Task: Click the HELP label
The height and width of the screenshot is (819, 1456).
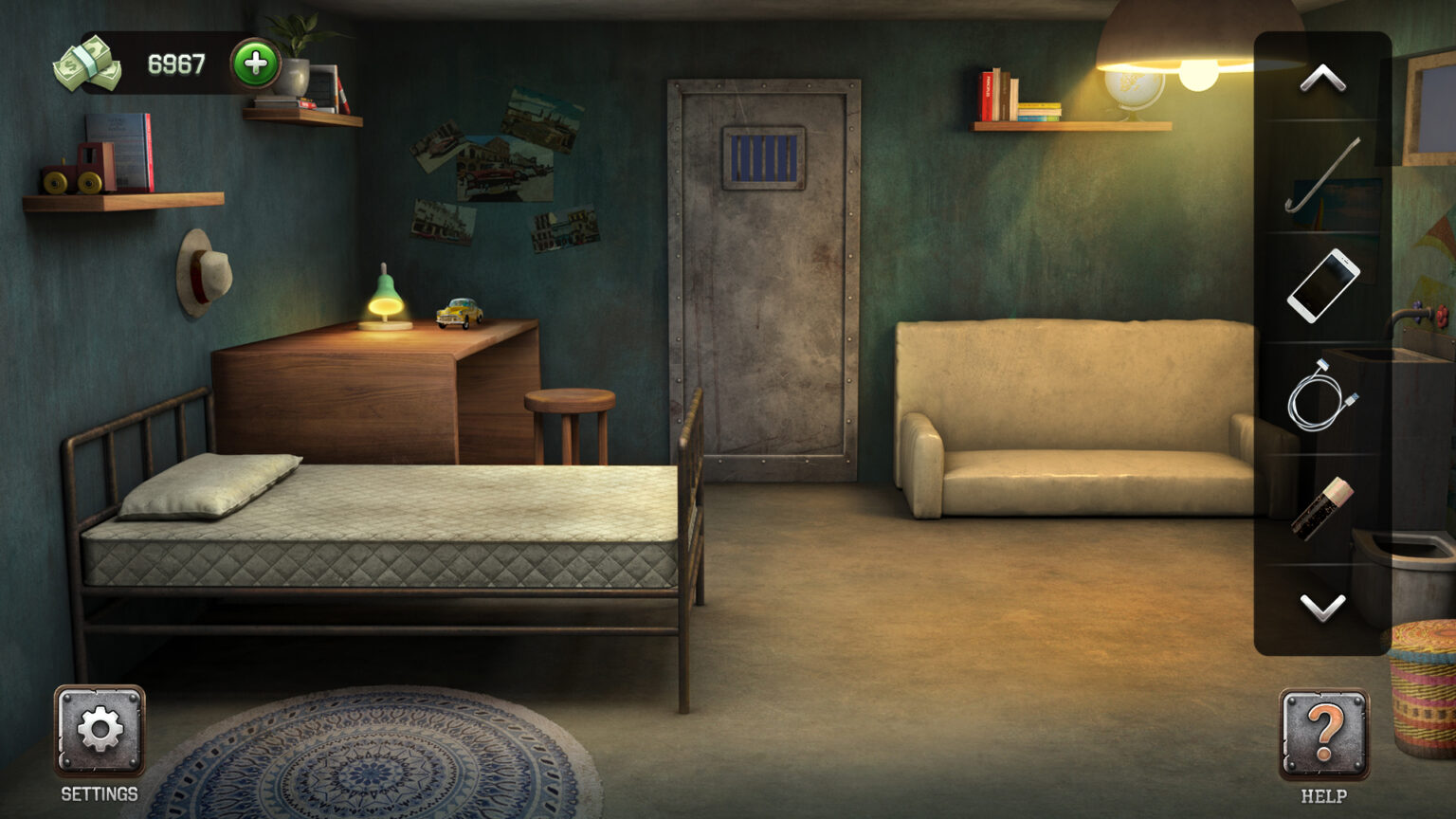Action: [1323, 796]
